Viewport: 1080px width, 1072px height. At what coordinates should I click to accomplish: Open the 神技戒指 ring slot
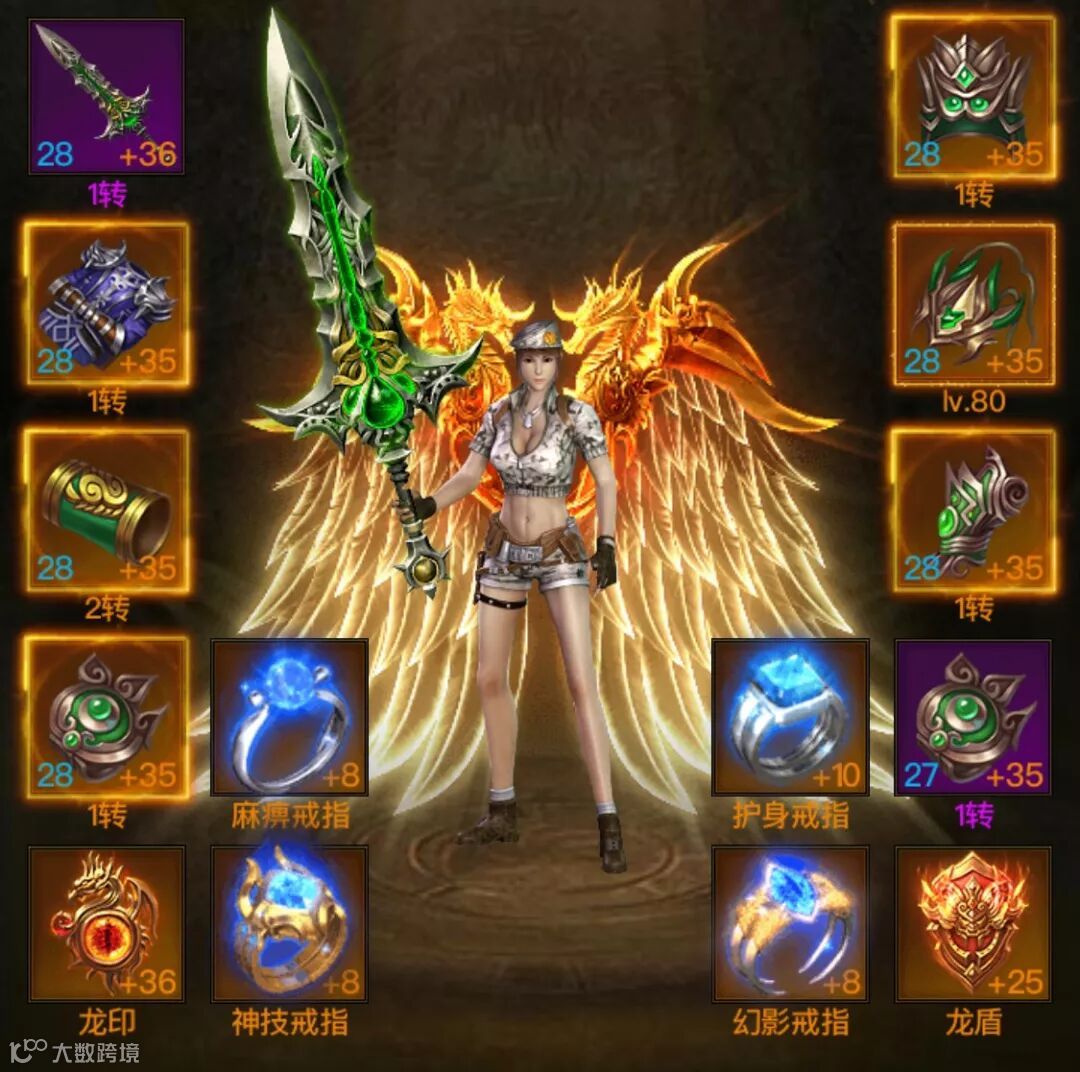click(290, 924)
